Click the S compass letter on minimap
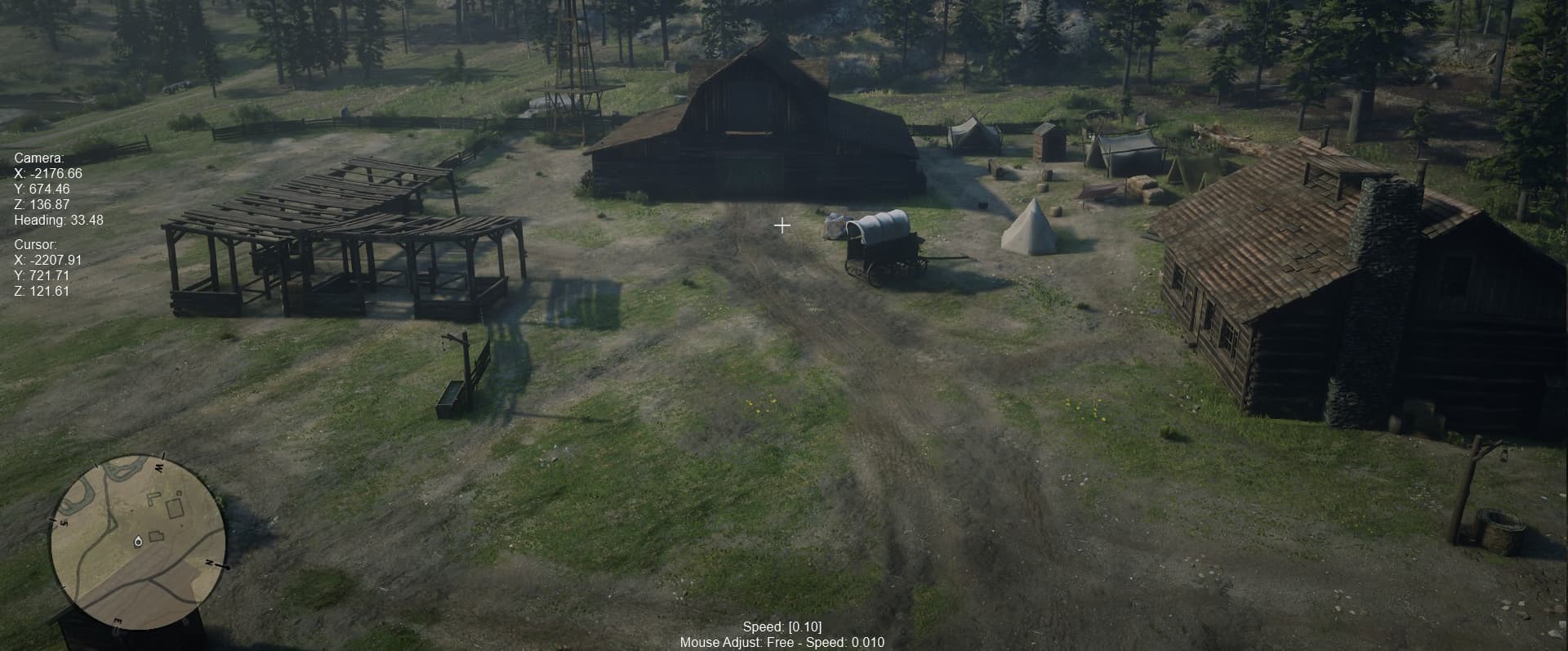The height and width of the screenshot is (651, 1568). pos(63,523)
